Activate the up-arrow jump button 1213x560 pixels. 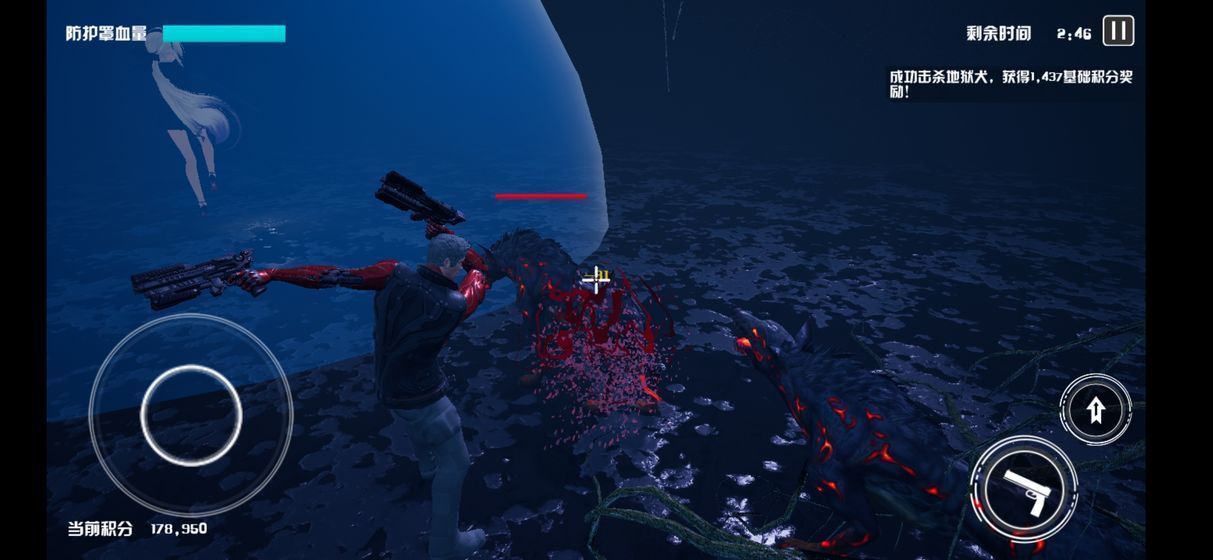pos(1095,409)
